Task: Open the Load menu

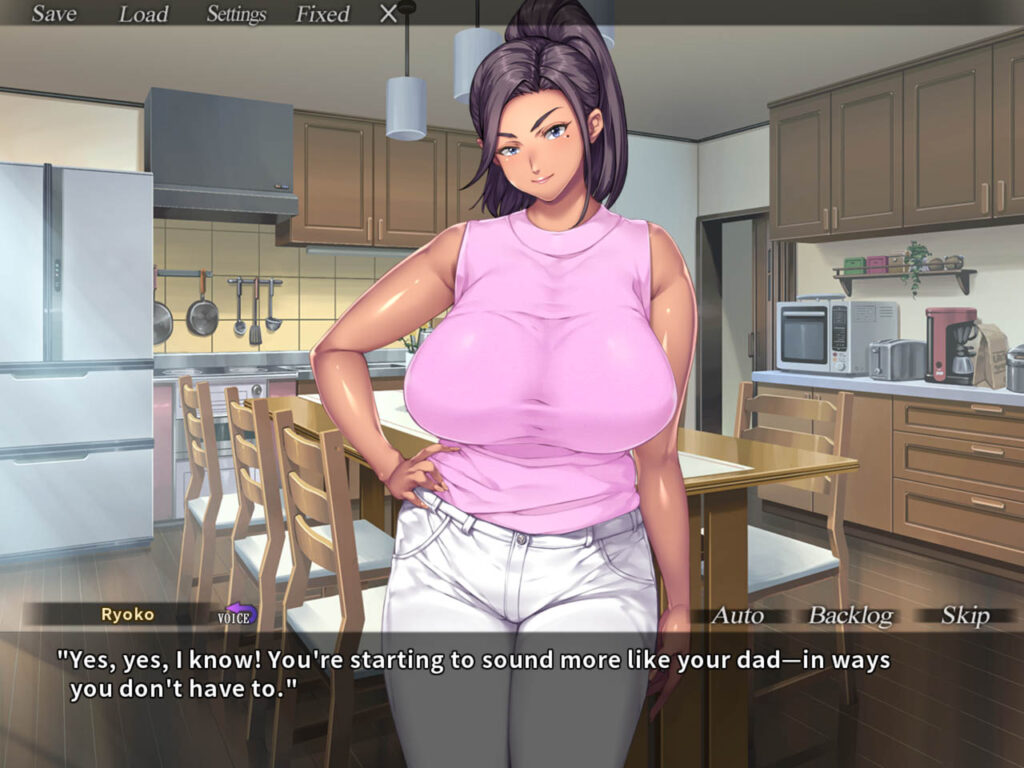Action: [143, 14]
